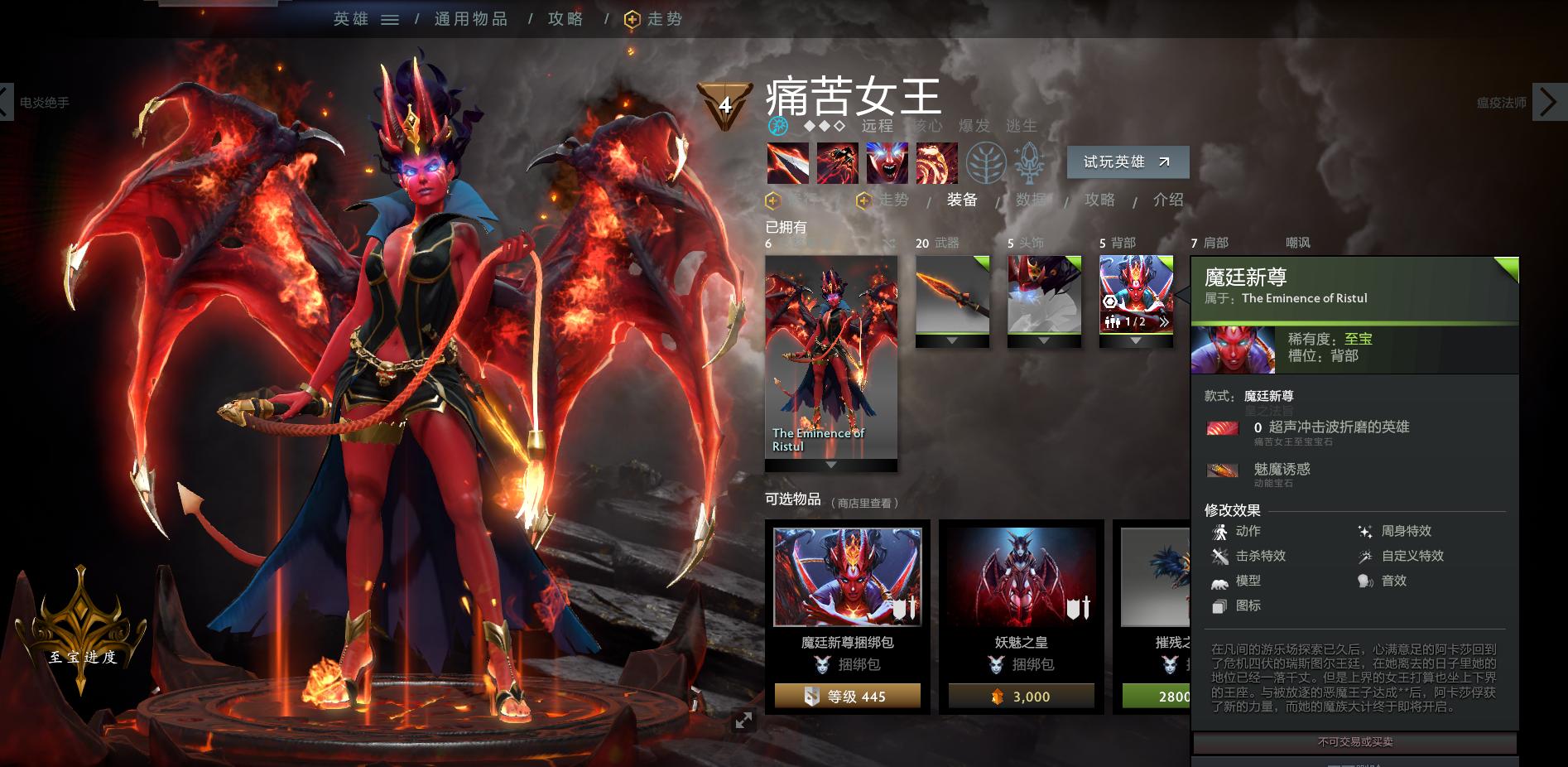
Task: Click the 试玩英雄 button
Action: coord(1127,162)
